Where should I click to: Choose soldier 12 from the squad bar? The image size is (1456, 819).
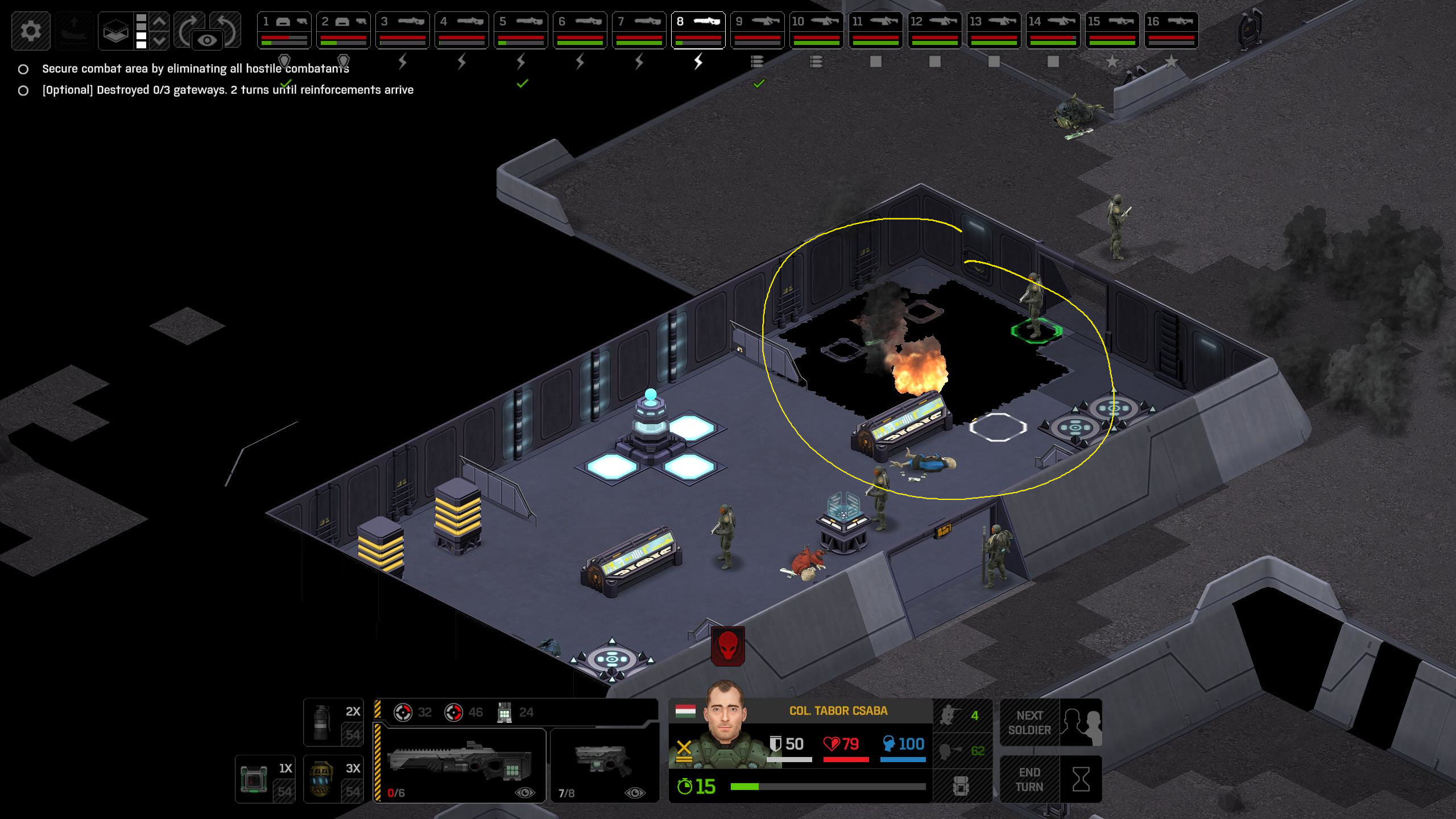pos(934,30)
